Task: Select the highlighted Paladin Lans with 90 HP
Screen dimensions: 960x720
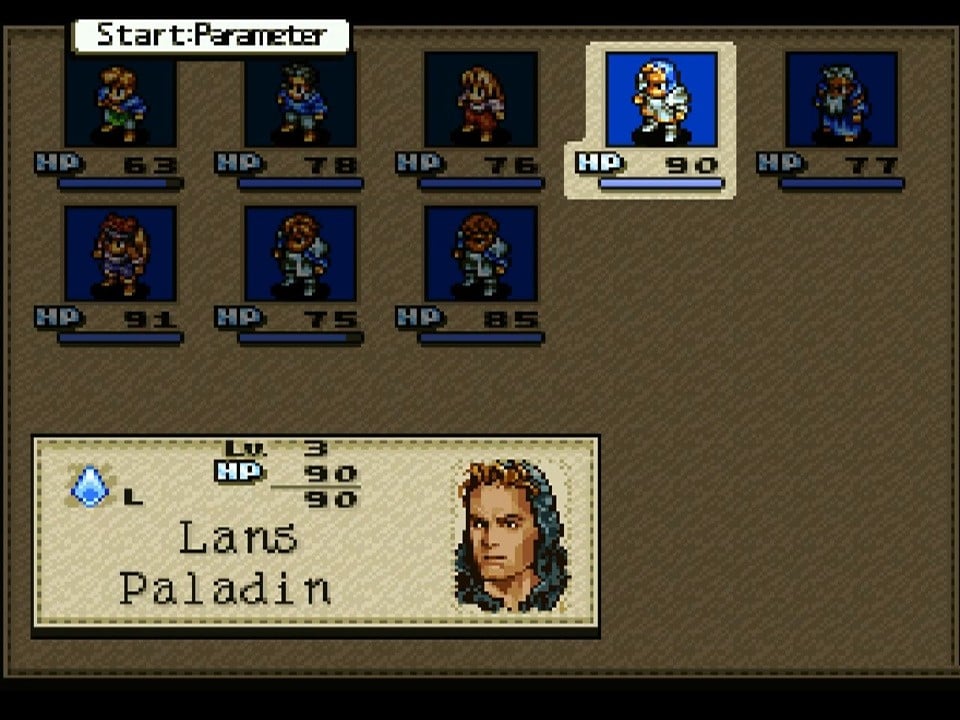Action: click(x=661, y=100)
